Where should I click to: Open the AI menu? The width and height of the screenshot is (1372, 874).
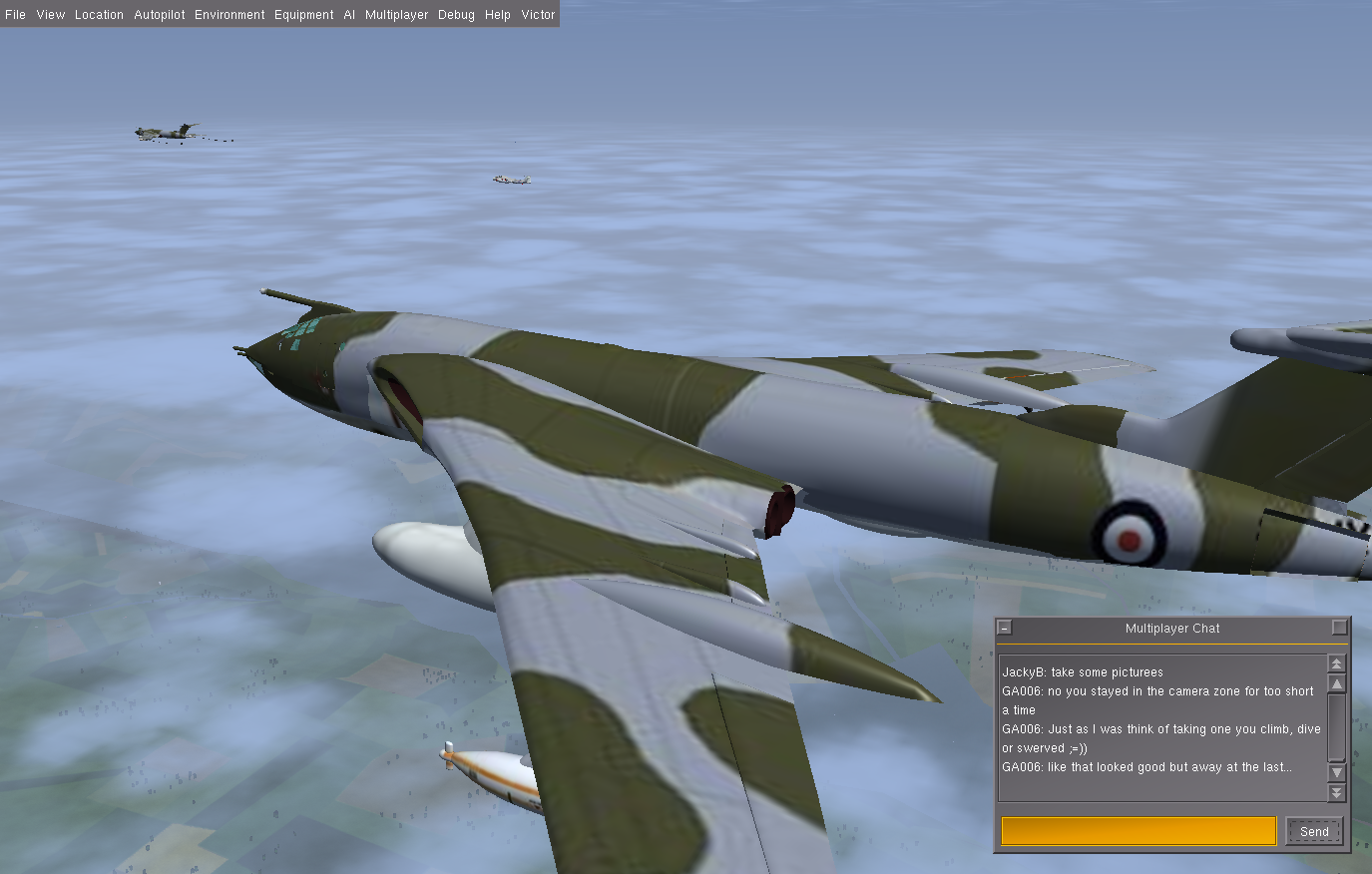349,15
